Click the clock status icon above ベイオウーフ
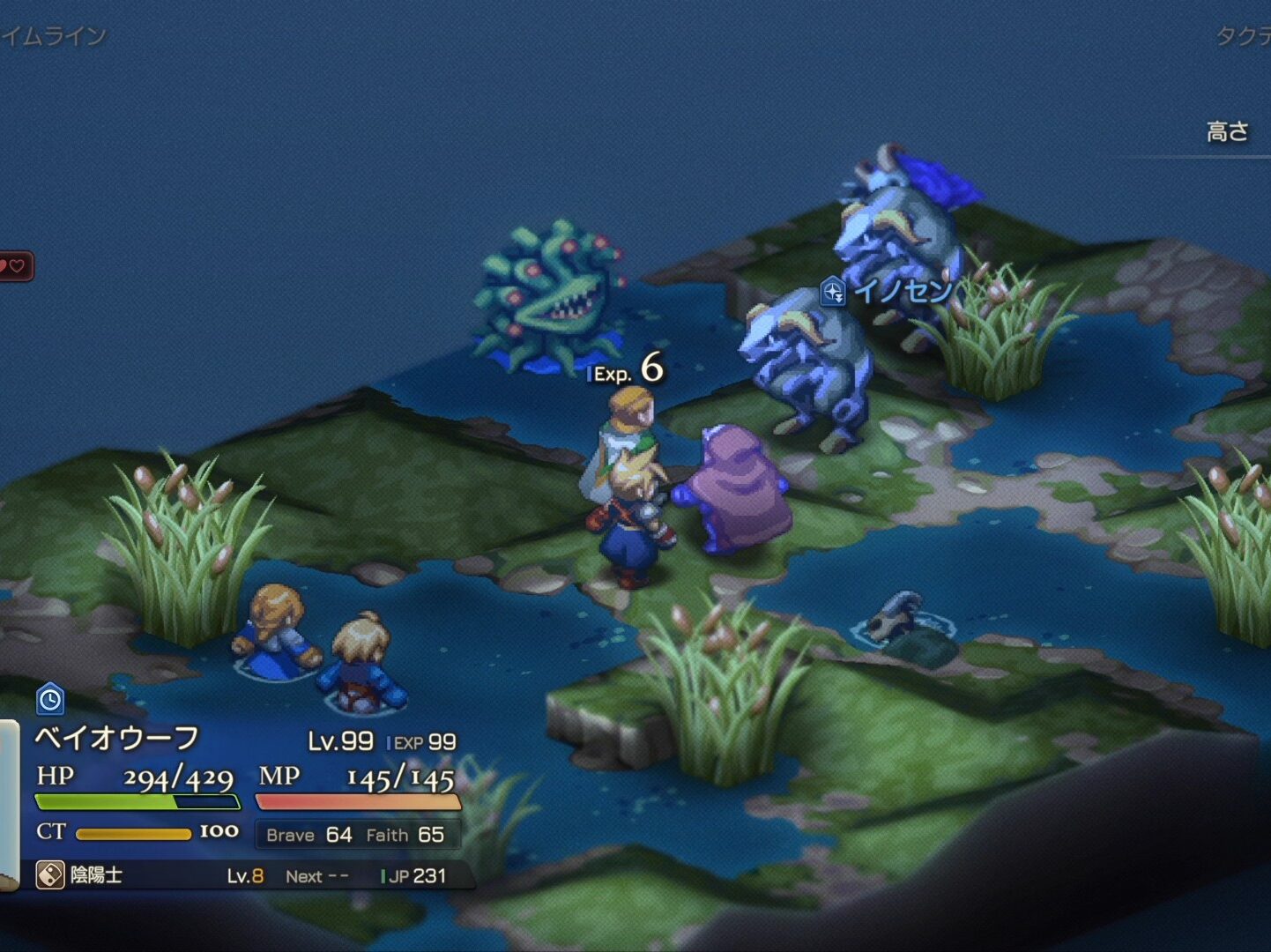The image size is (1271, 952). point(50,700)
